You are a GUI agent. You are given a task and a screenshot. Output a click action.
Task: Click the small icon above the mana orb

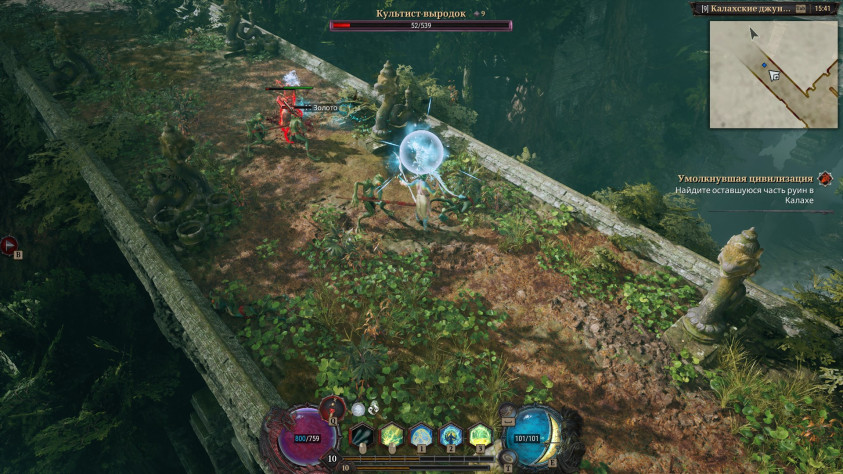point(510,412)
